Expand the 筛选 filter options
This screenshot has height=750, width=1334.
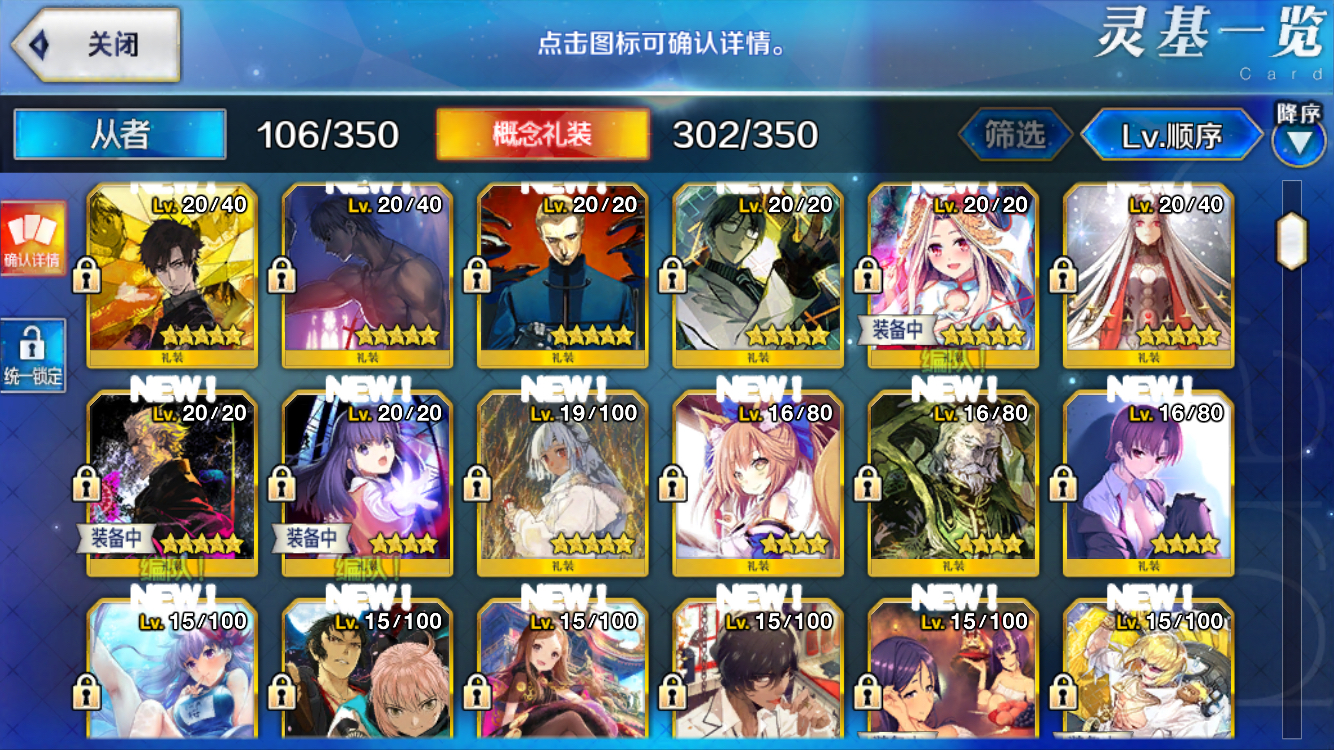[x=1013, y=133]
